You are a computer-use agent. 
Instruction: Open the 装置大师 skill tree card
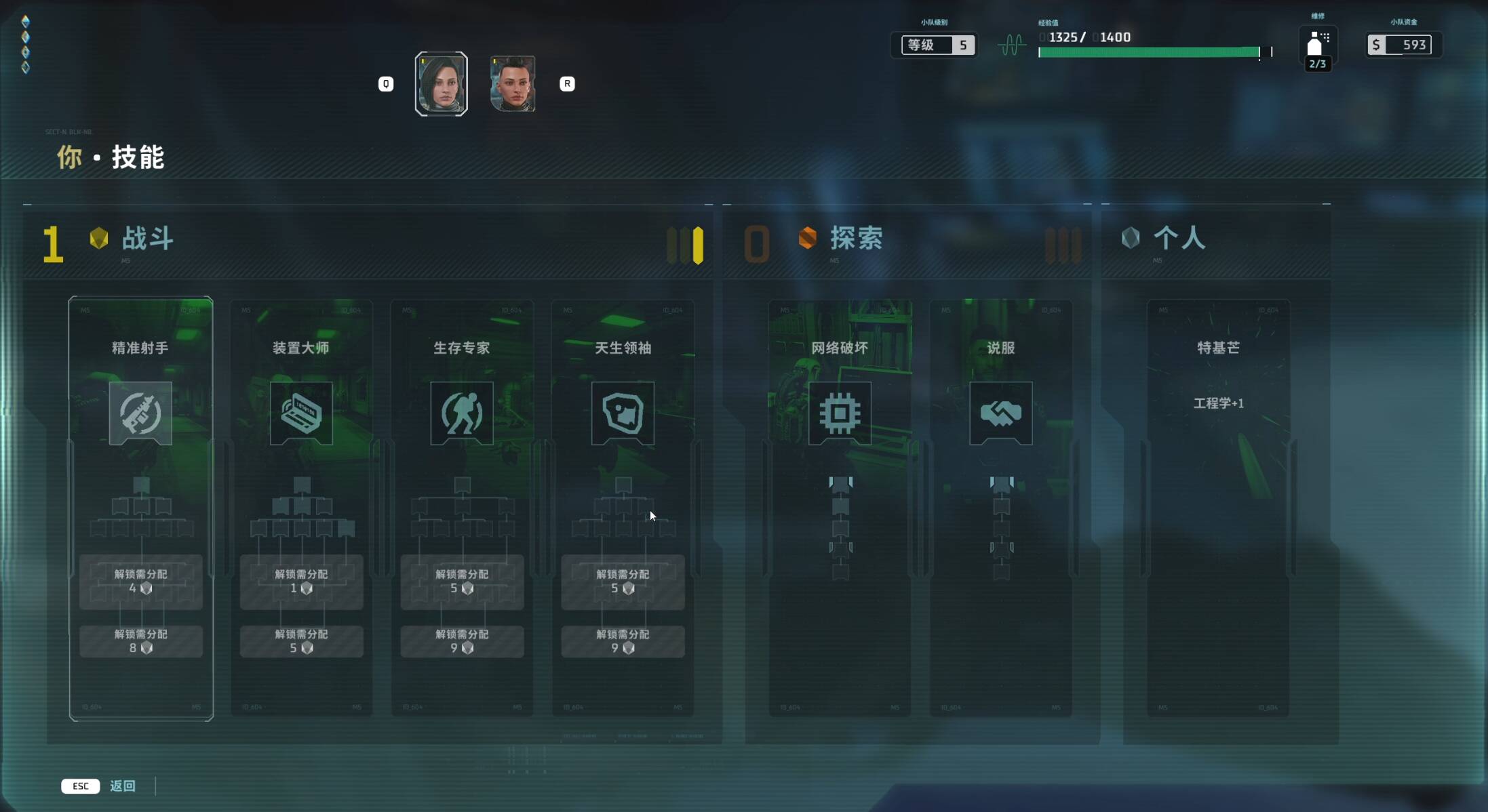[301, 348]
